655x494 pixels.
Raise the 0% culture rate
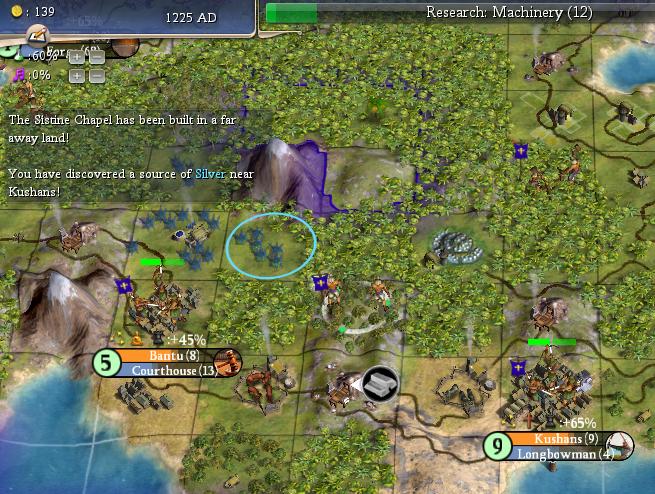77,76
